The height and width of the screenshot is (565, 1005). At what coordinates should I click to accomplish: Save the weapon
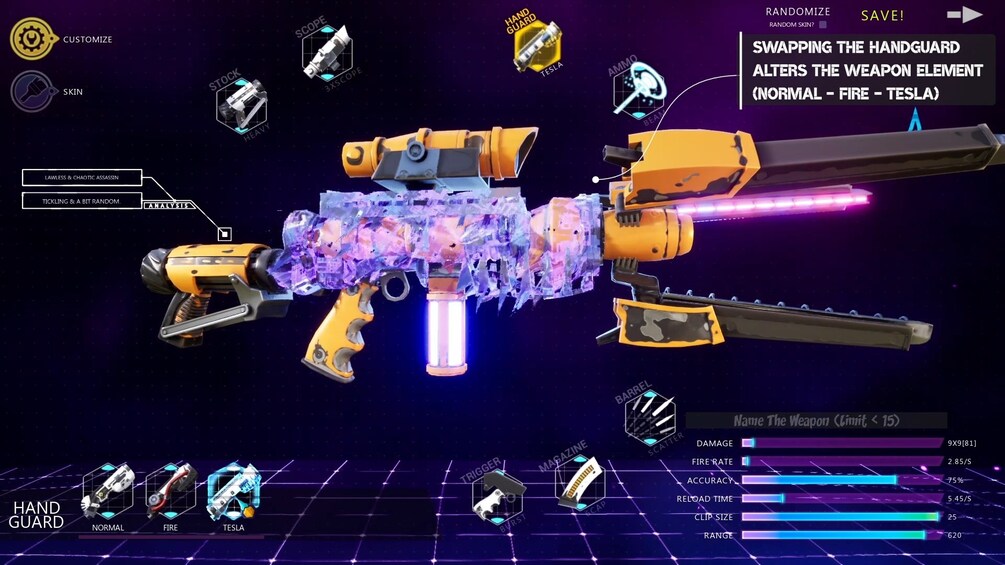click(x=882, y=15)
